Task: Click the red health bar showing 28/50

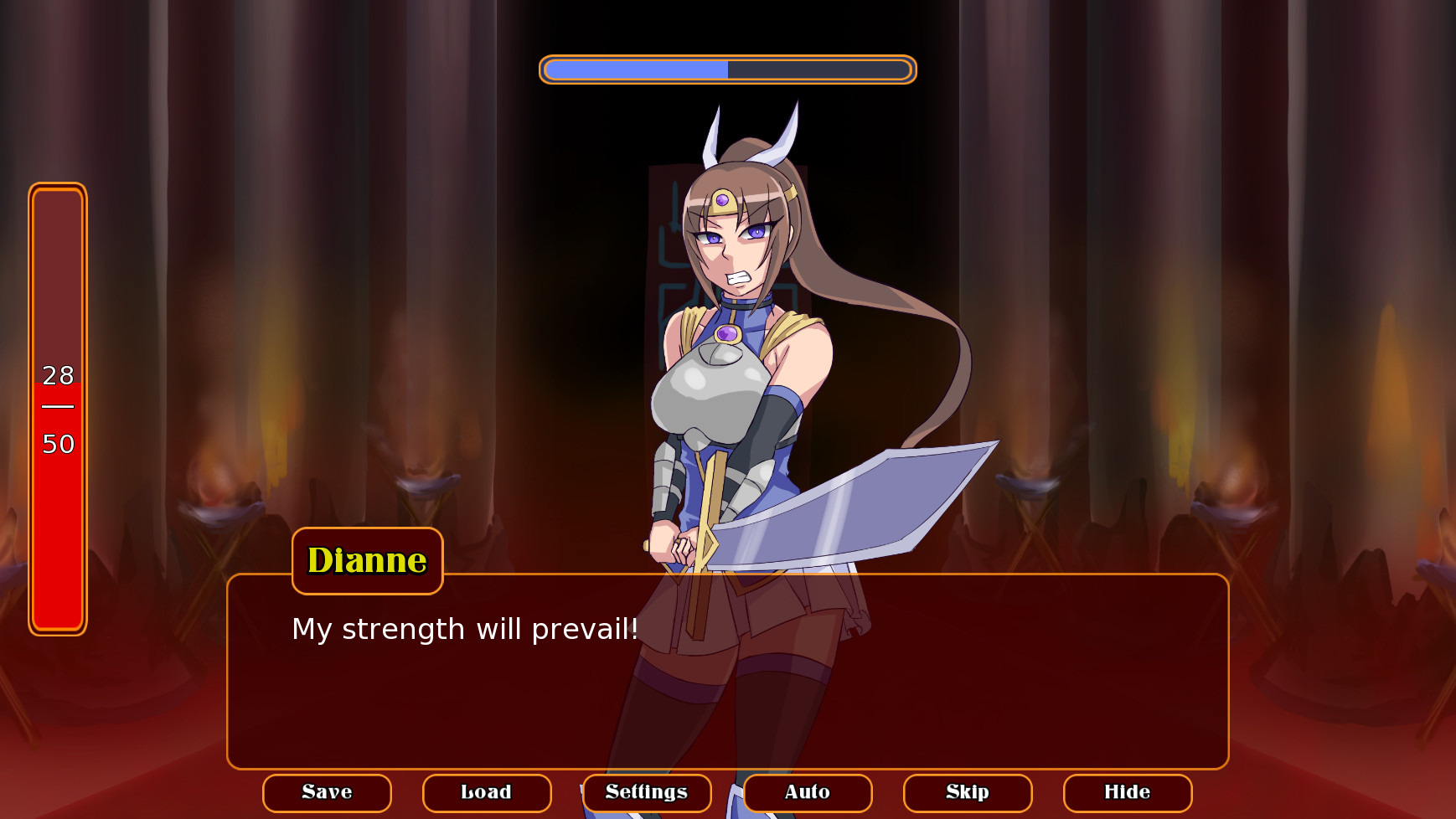Action: pyautogui.click(x=57, y=410)
